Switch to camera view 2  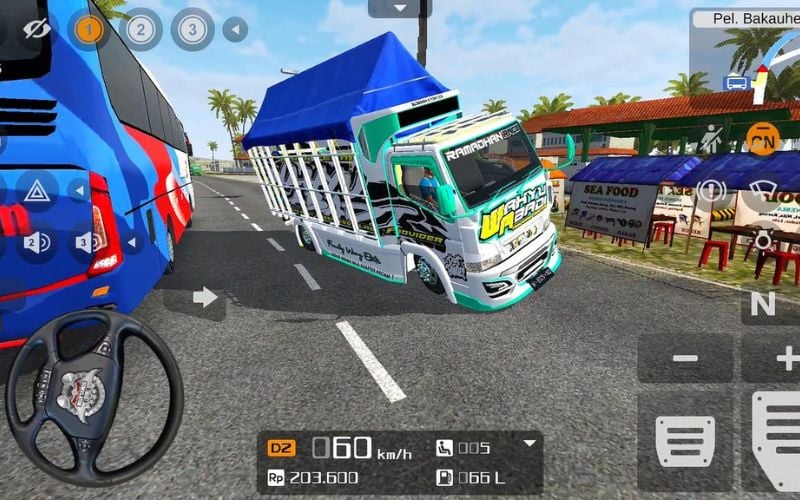coord(141,30)
